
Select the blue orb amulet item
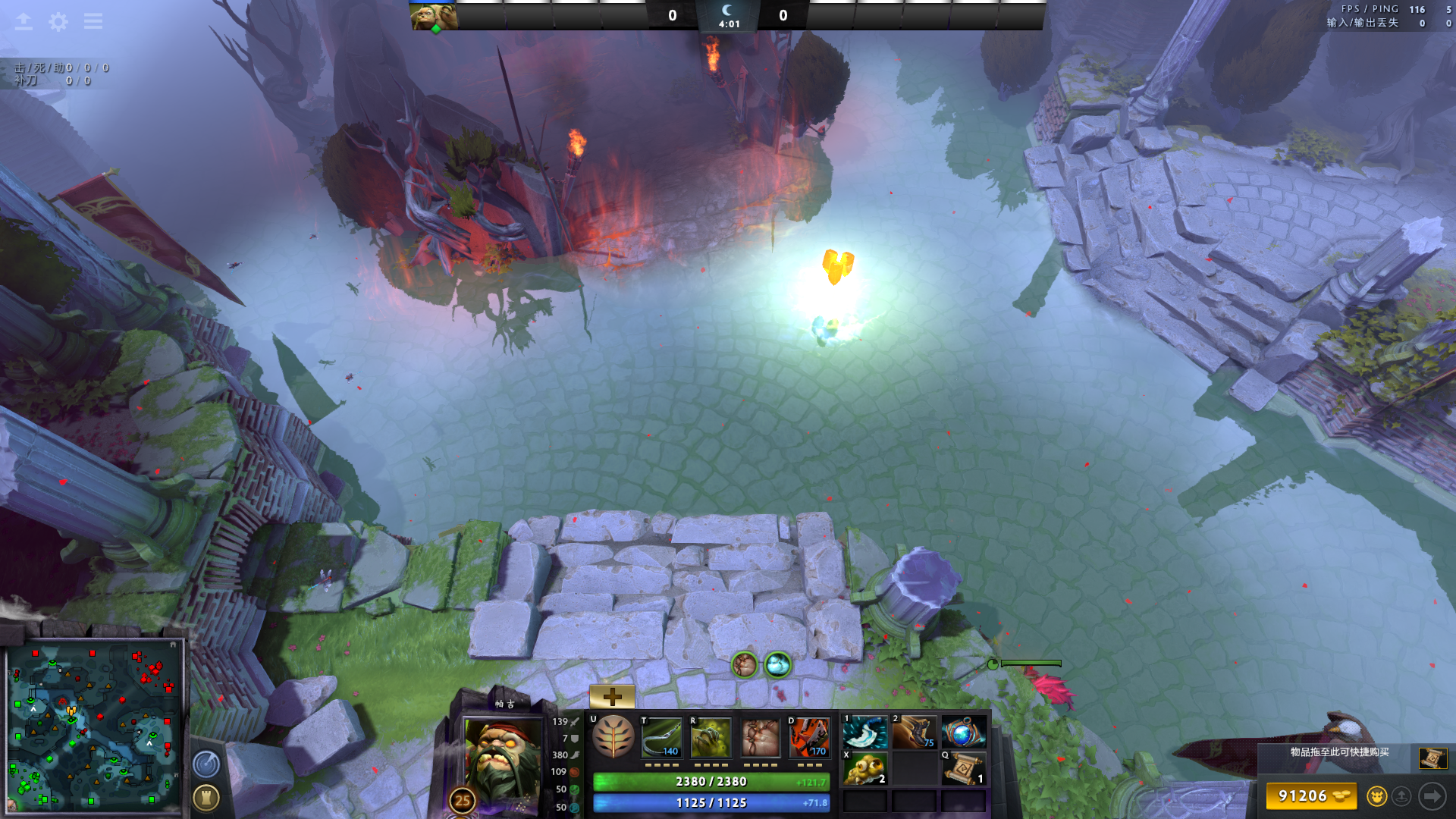963,733
